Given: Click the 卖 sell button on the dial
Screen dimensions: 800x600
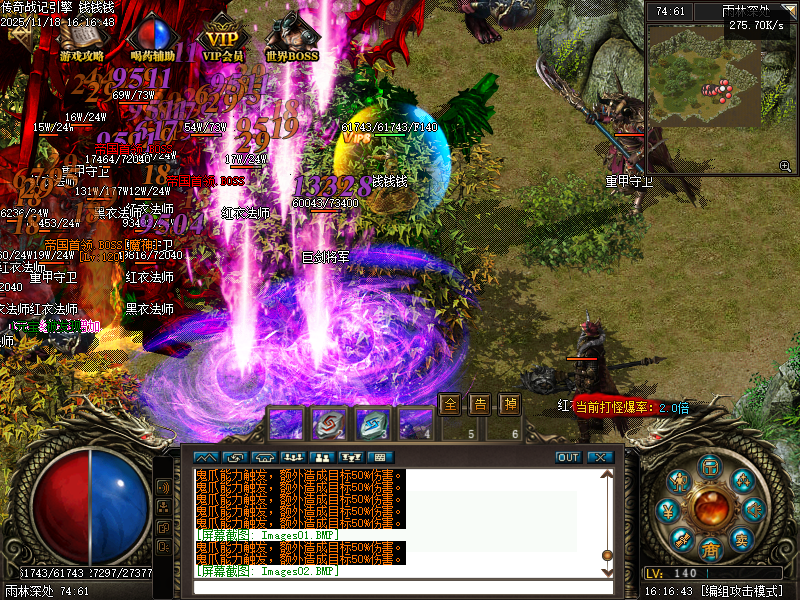Looking at the screenshot, I should 742,540.
